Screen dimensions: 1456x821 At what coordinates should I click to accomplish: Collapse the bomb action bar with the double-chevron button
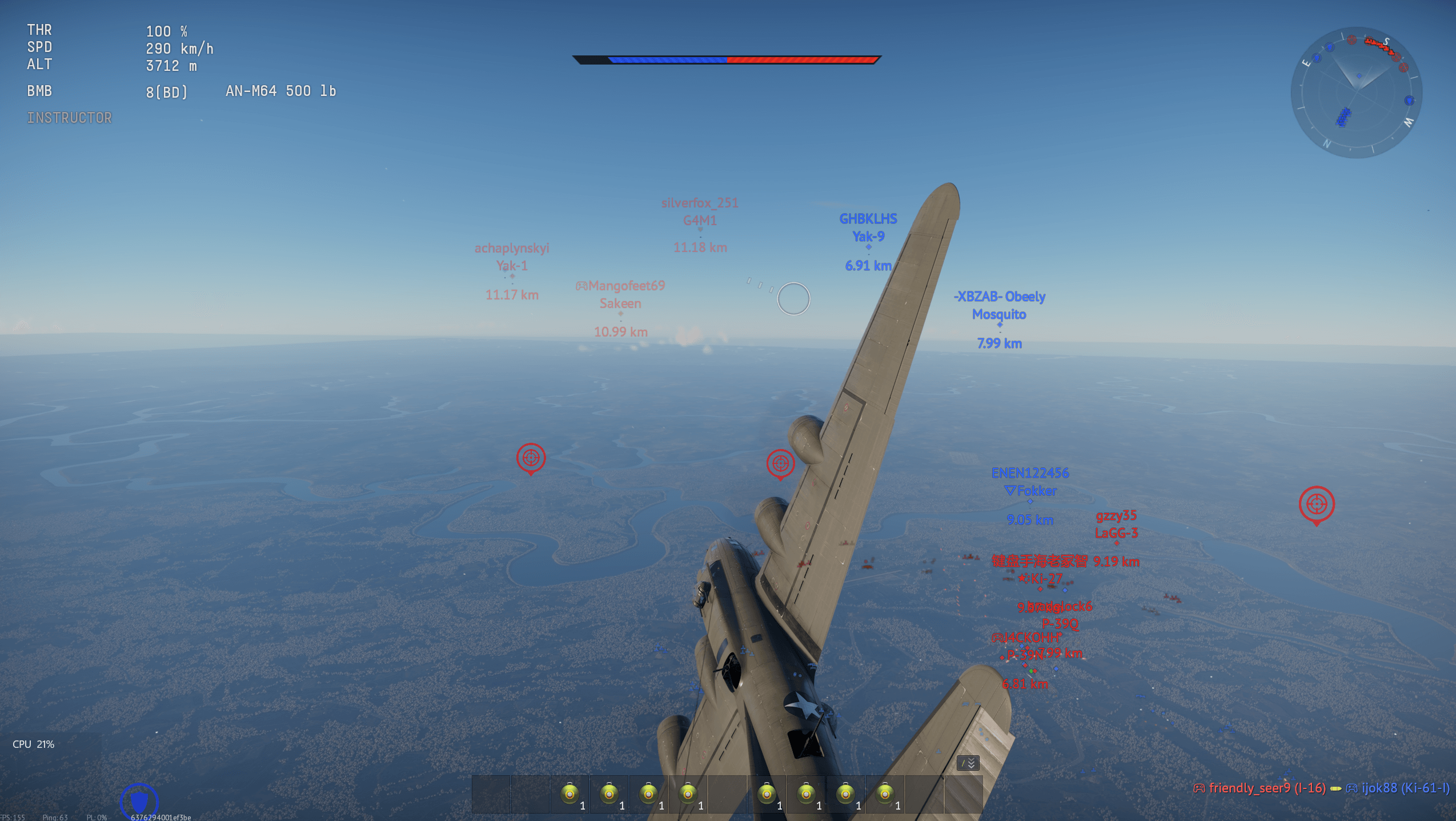coord(968,763)
